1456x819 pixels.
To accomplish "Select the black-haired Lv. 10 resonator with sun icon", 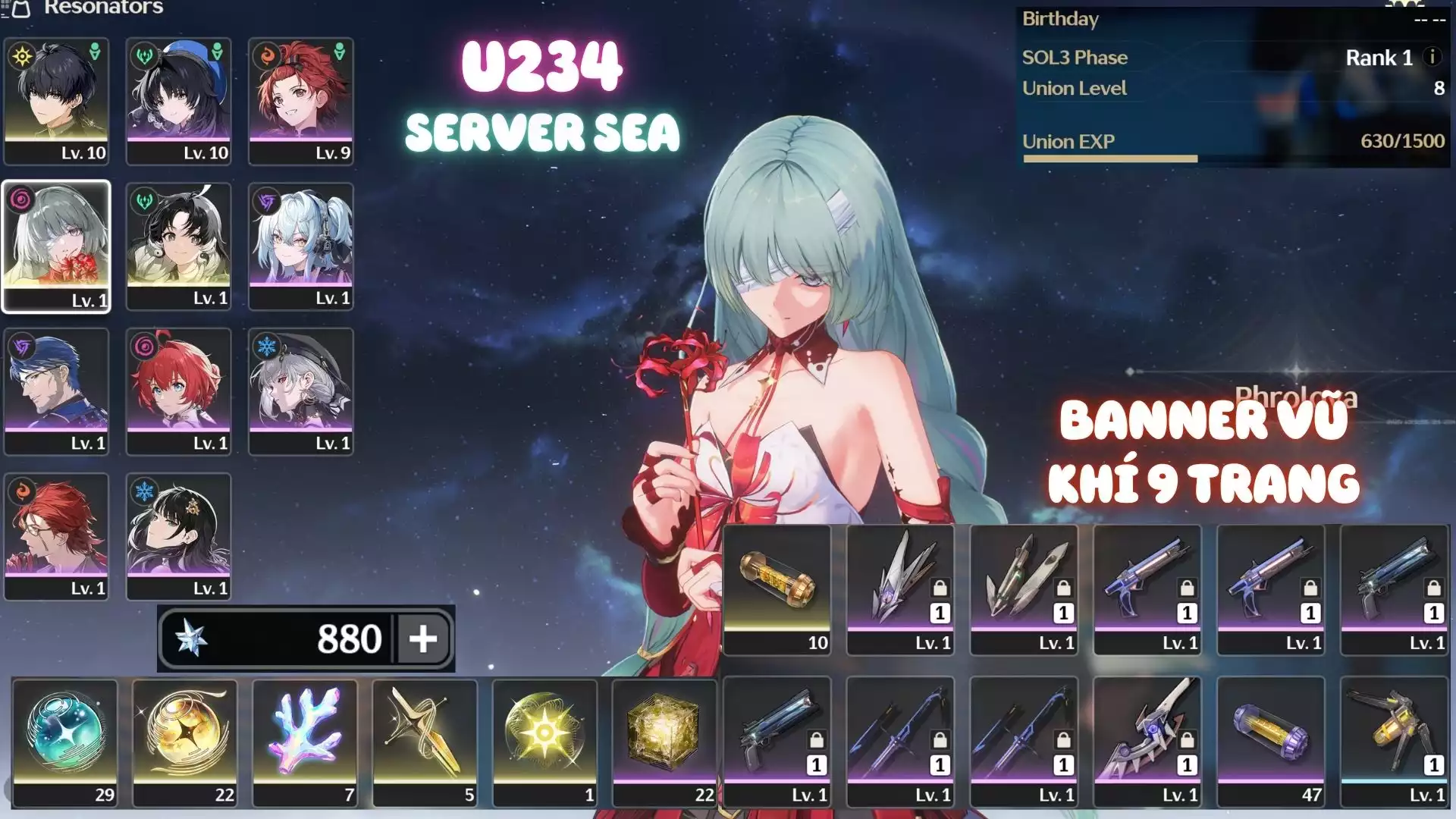I will click(x=56, y=101).
